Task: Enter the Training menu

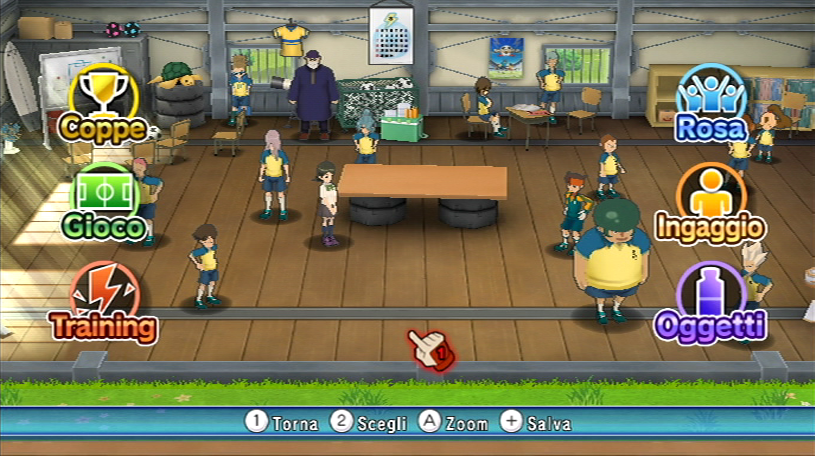Action: click(104, 301)
